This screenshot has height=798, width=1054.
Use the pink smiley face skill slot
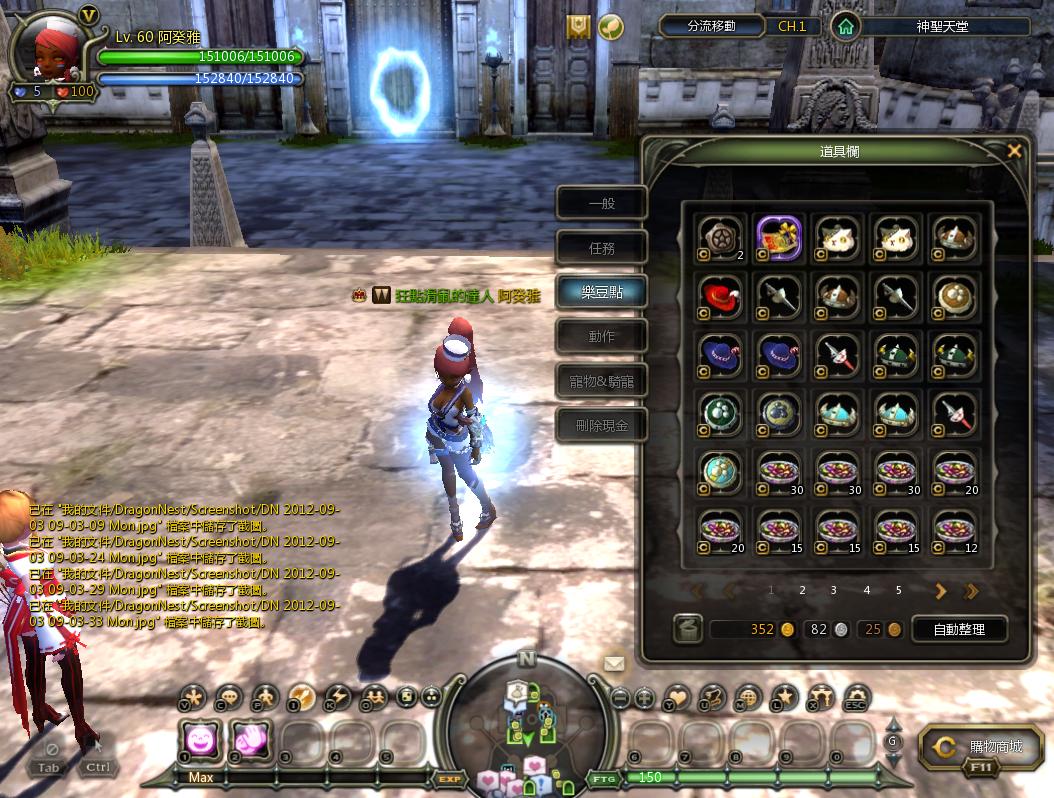[x=199, y=741]
